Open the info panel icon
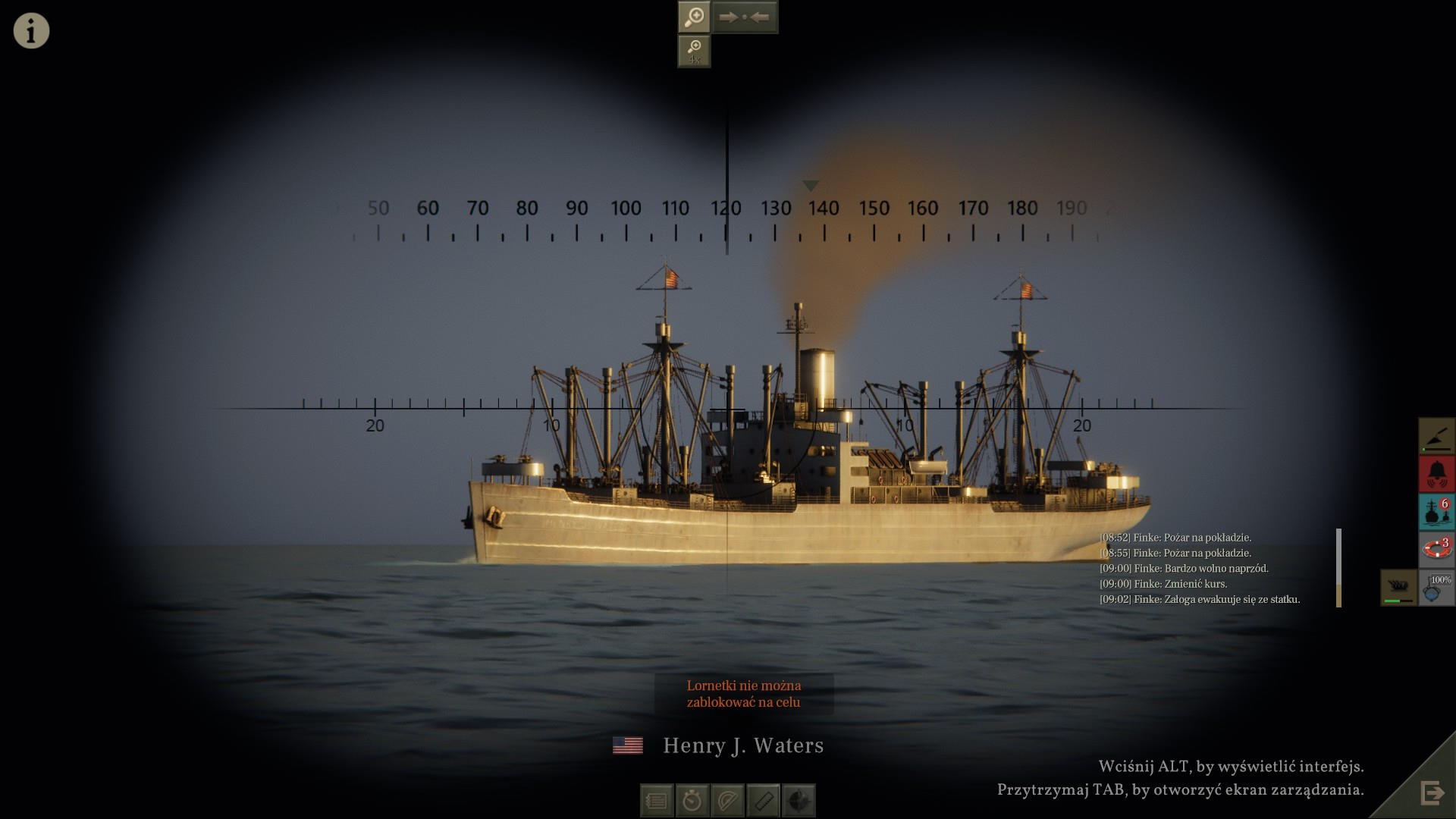This screenshot has height=819, width=1456. (31, 31)
